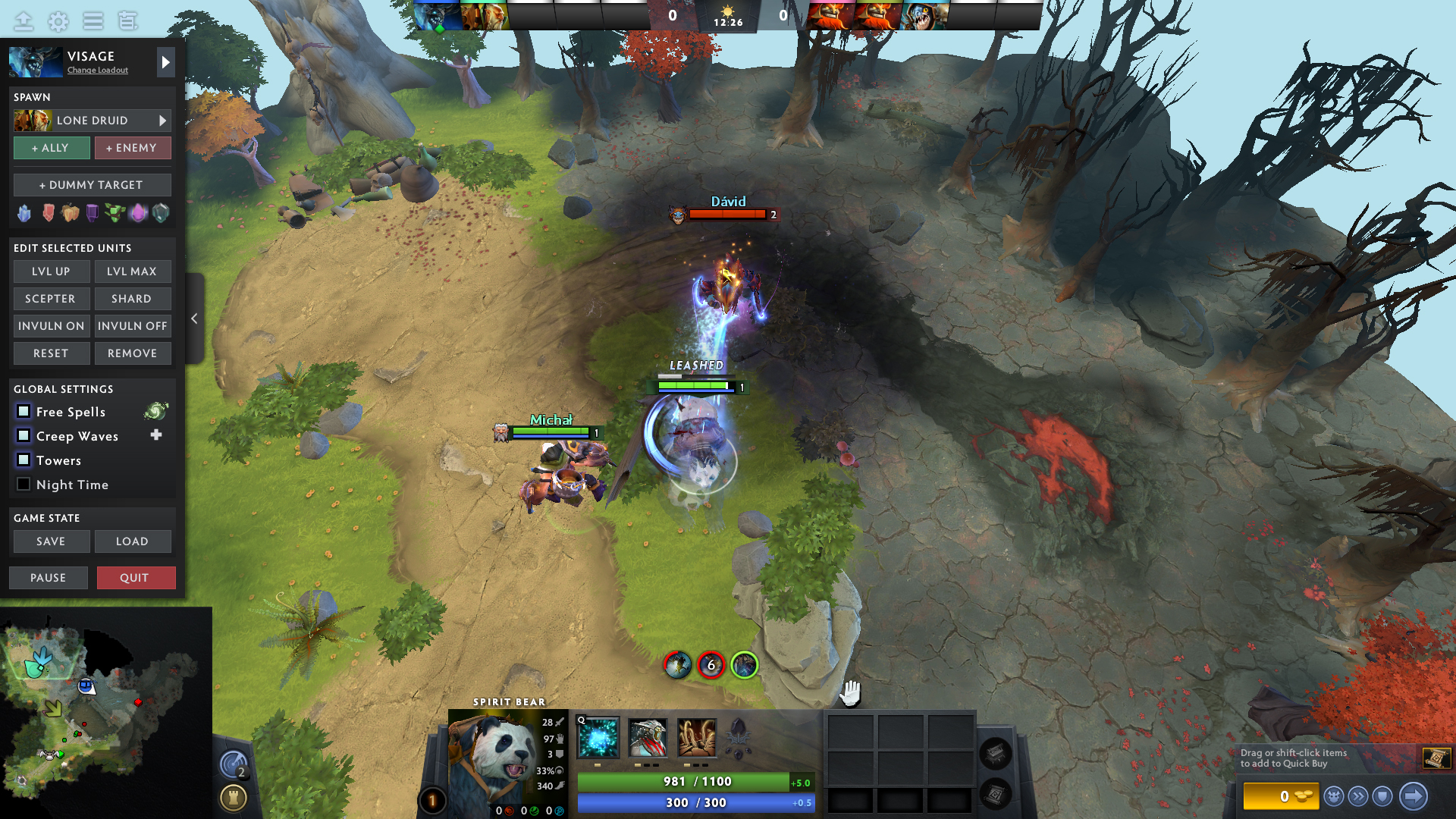
Task: Uncheck the Creep Waves option
Action: click(24, 435)
